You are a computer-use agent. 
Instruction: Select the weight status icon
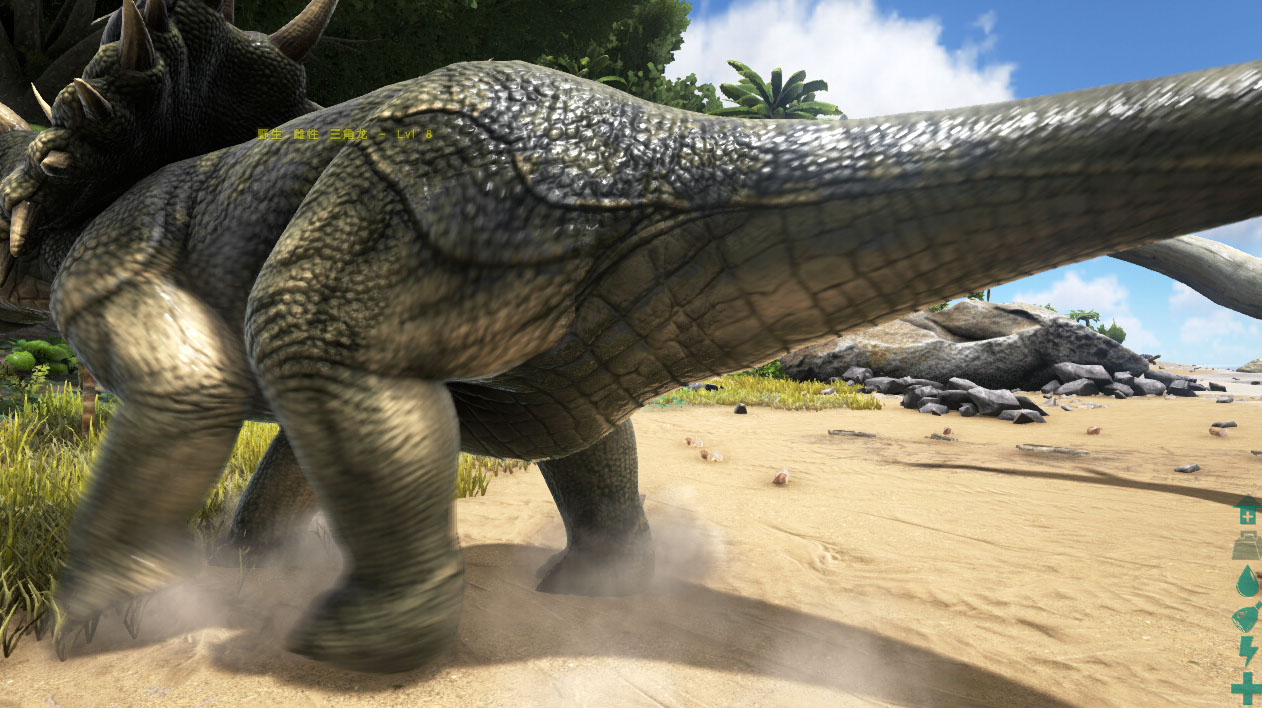pos(1246,546)
